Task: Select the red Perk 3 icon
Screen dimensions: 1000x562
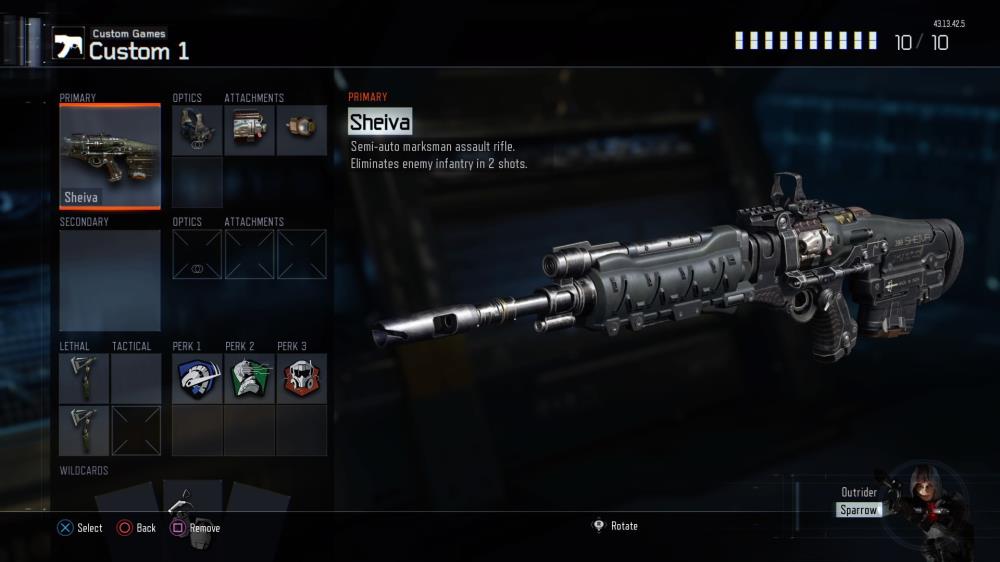Action: pyautogui.click(x=301, y=379)
